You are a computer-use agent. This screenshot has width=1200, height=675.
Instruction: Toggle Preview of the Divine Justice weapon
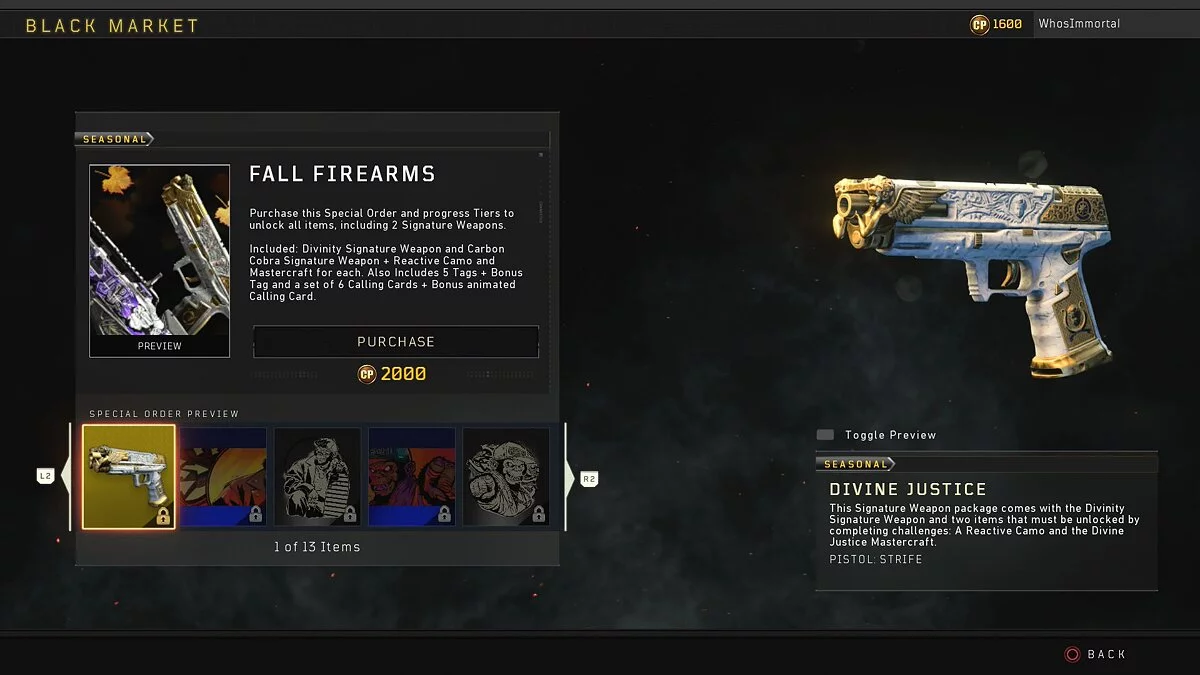(879, 435)
